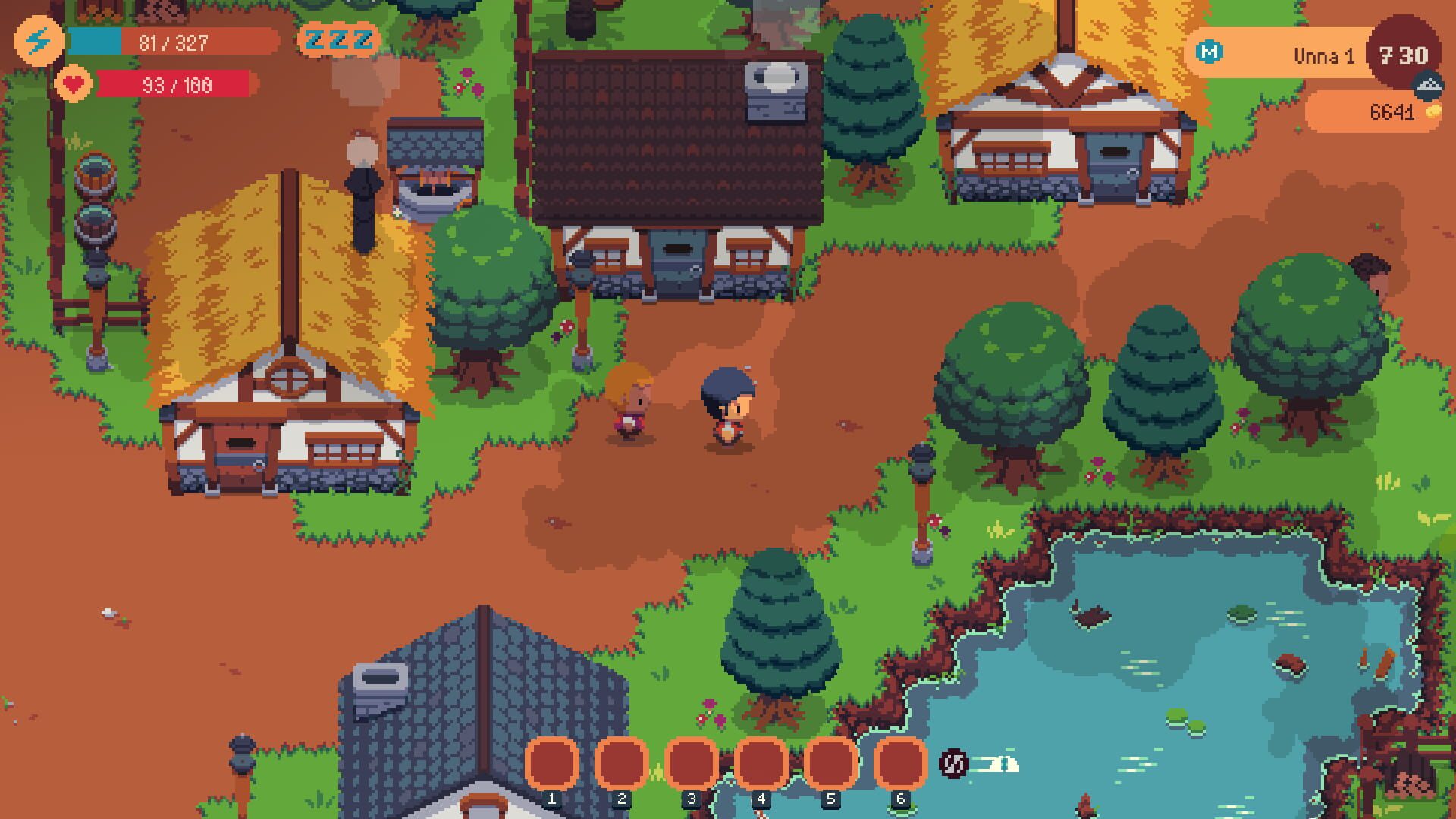Viewport: 1456px width, 819px height.
Task: Click the gold coin icon beside 6641
Action: tap(1435, 112)
